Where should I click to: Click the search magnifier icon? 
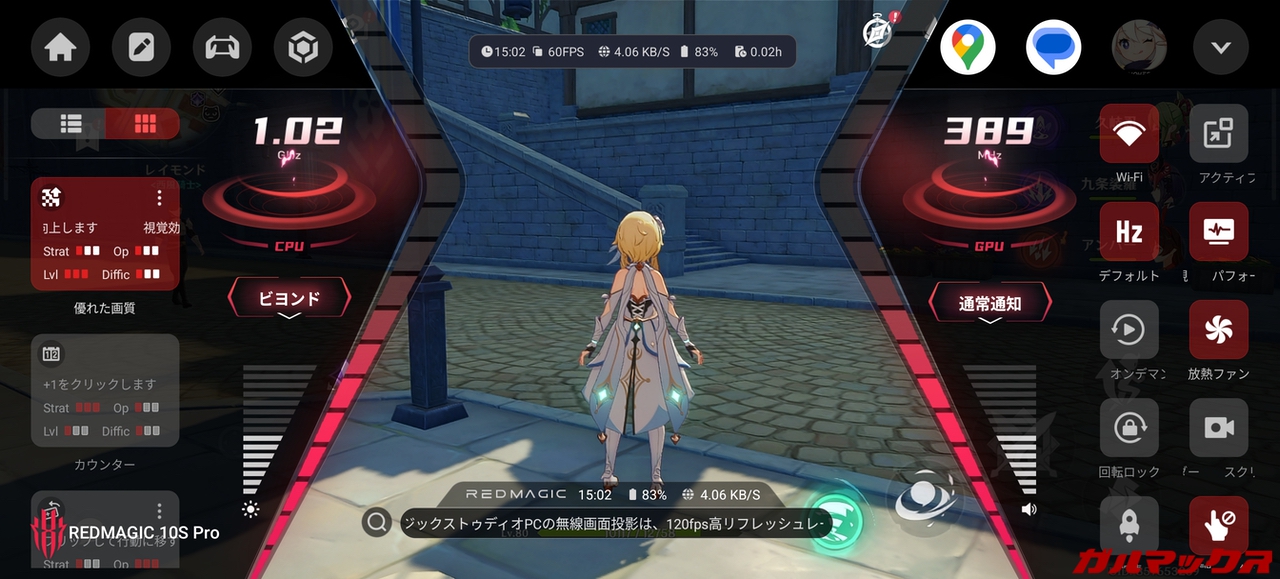point(376,522)
